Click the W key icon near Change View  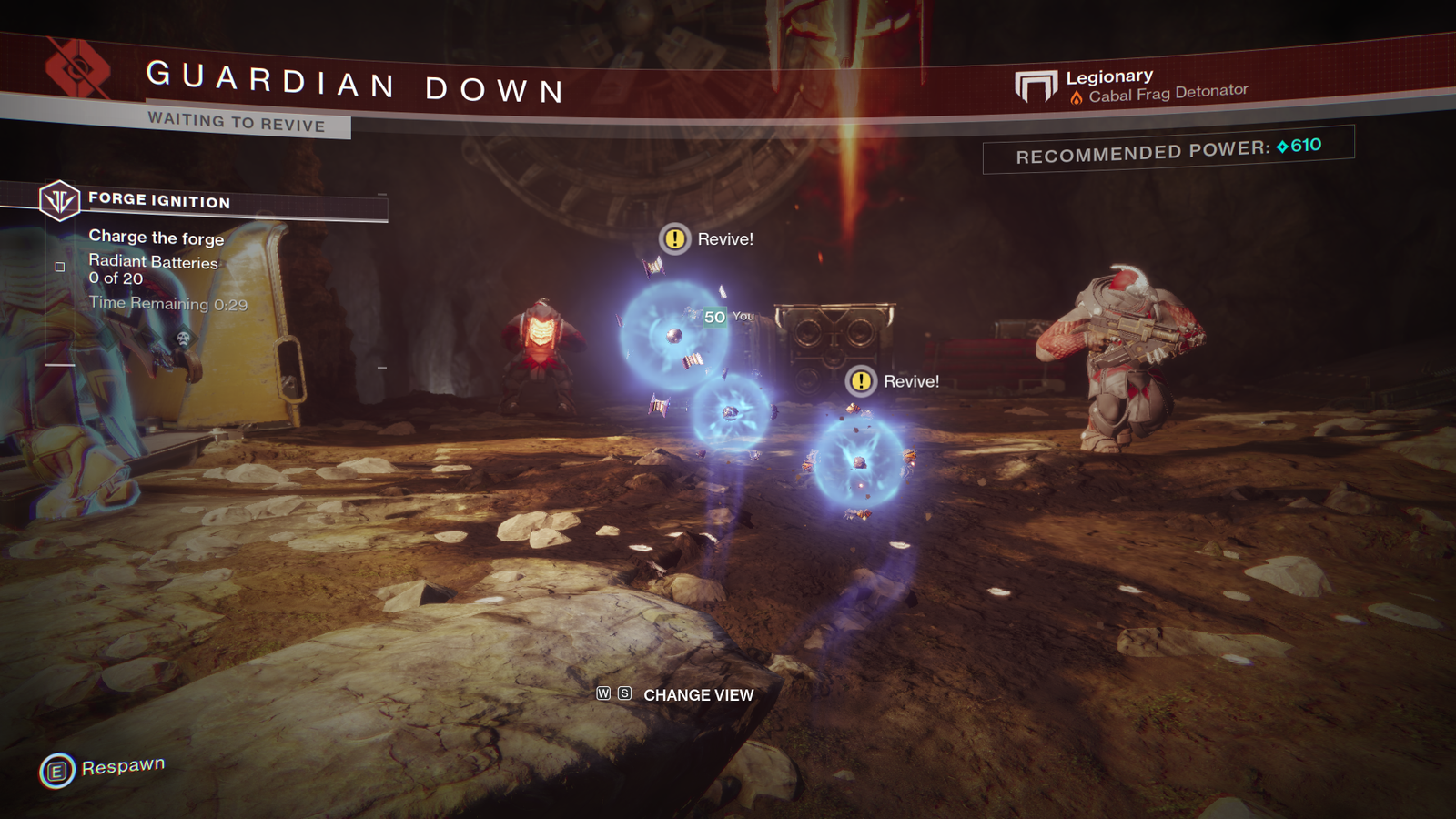(603, 695)
